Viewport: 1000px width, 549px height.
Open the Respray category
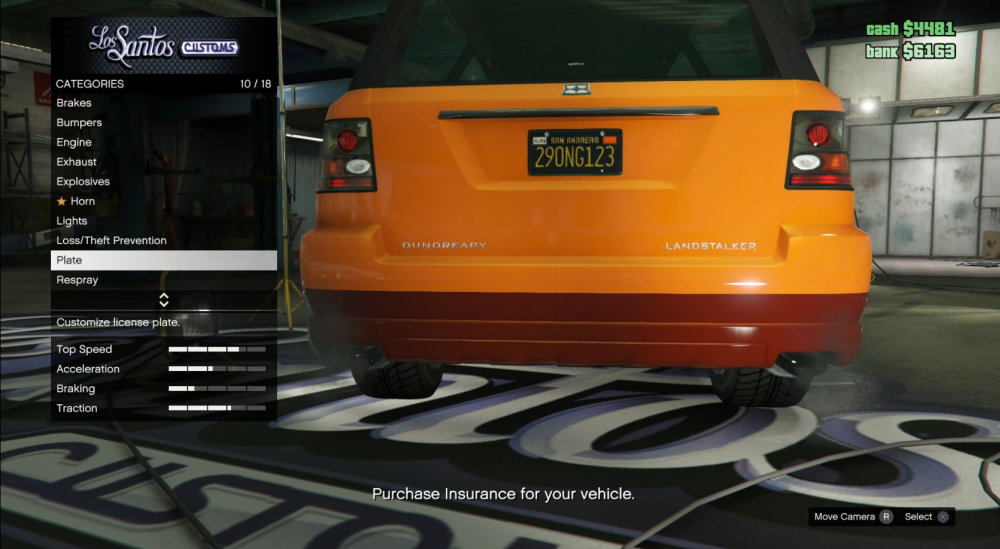coord(78,280)
